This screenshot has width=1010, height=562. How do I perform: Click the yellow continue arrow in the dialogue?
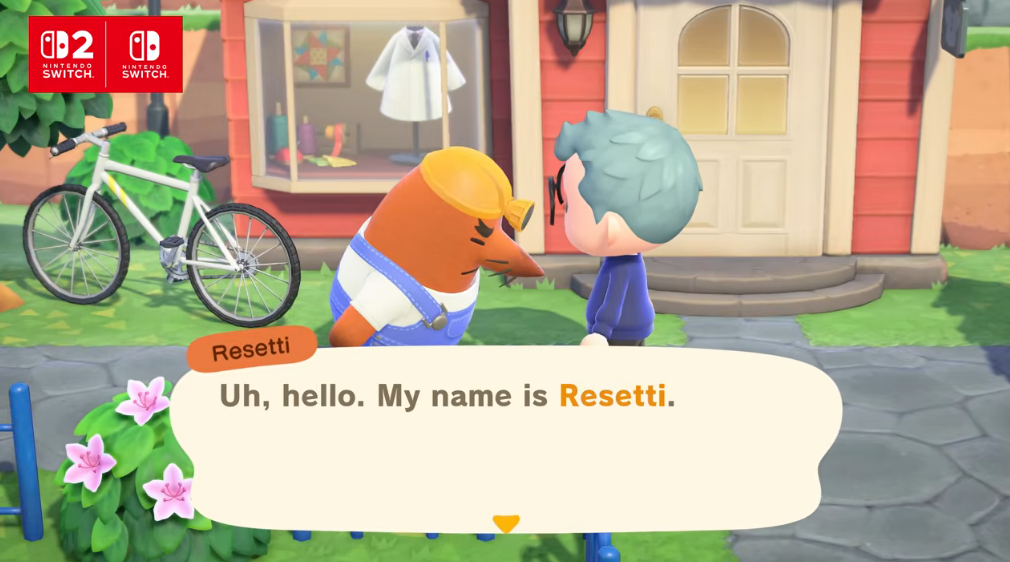pyautogui.click(x=506, y=523)
